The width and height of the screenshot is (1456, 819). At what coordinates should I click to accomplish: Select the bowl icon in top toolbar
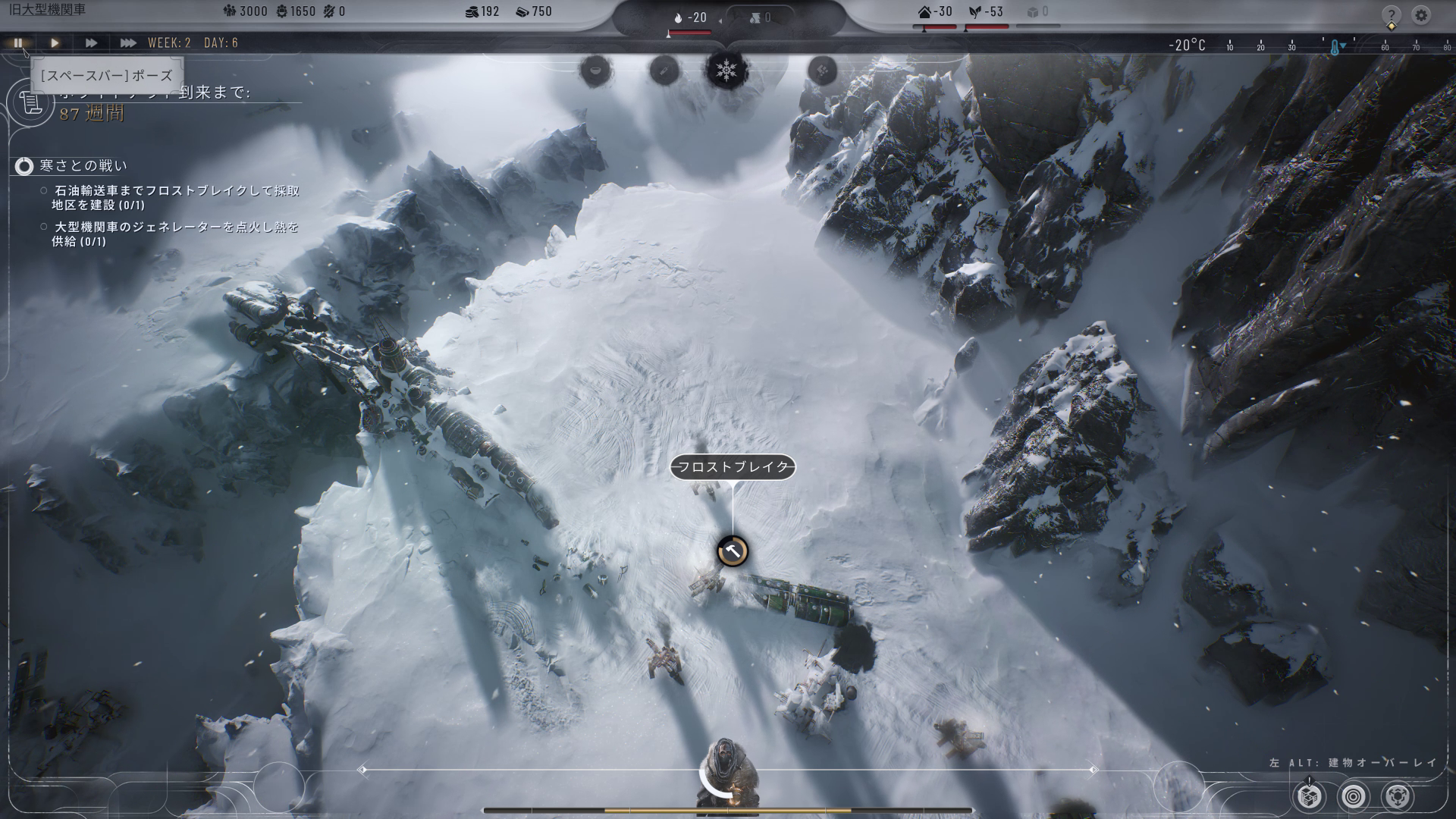(x=596, y=71)
